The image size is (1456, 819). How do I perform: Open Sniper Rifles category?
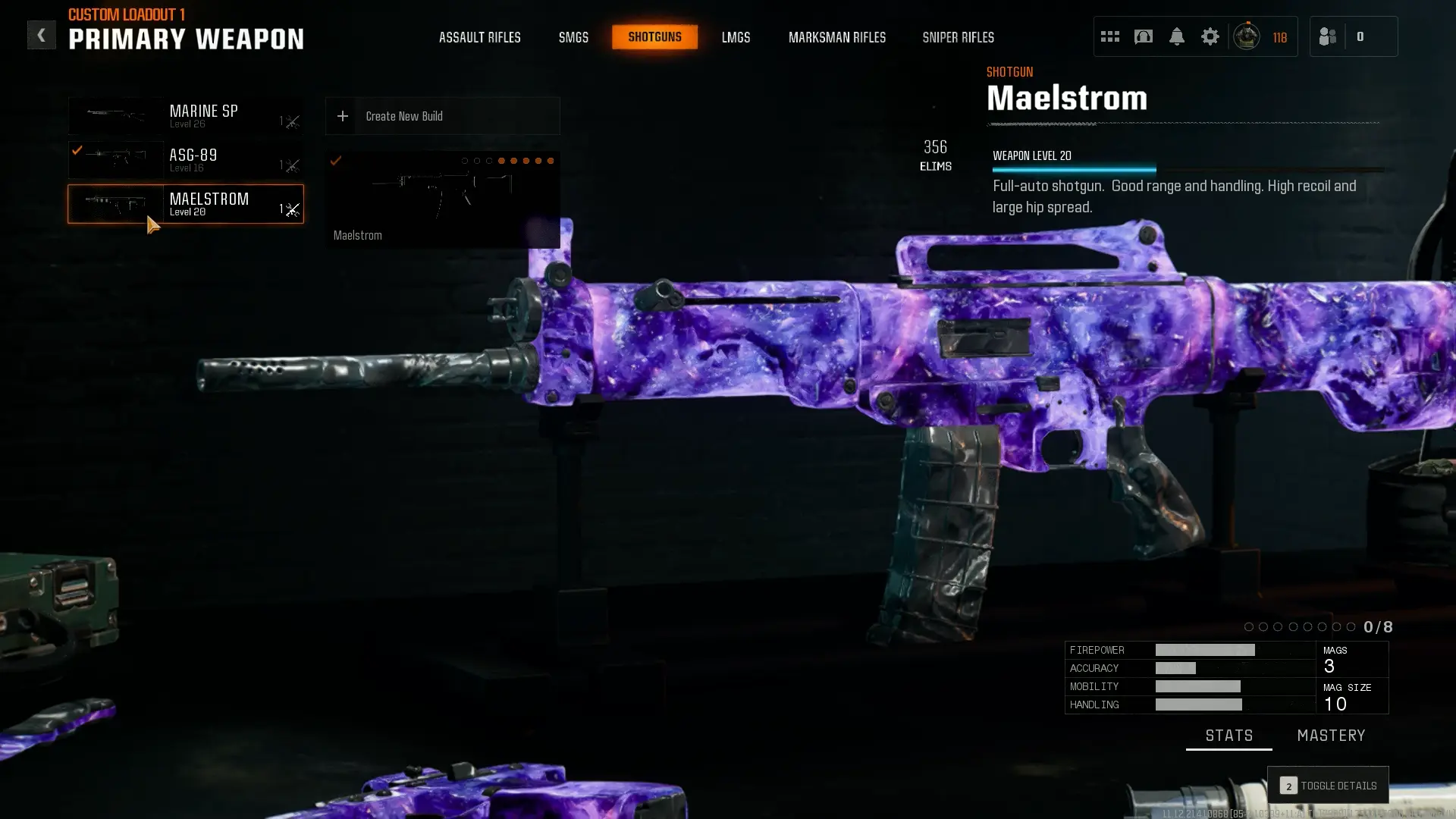point(958,37)
